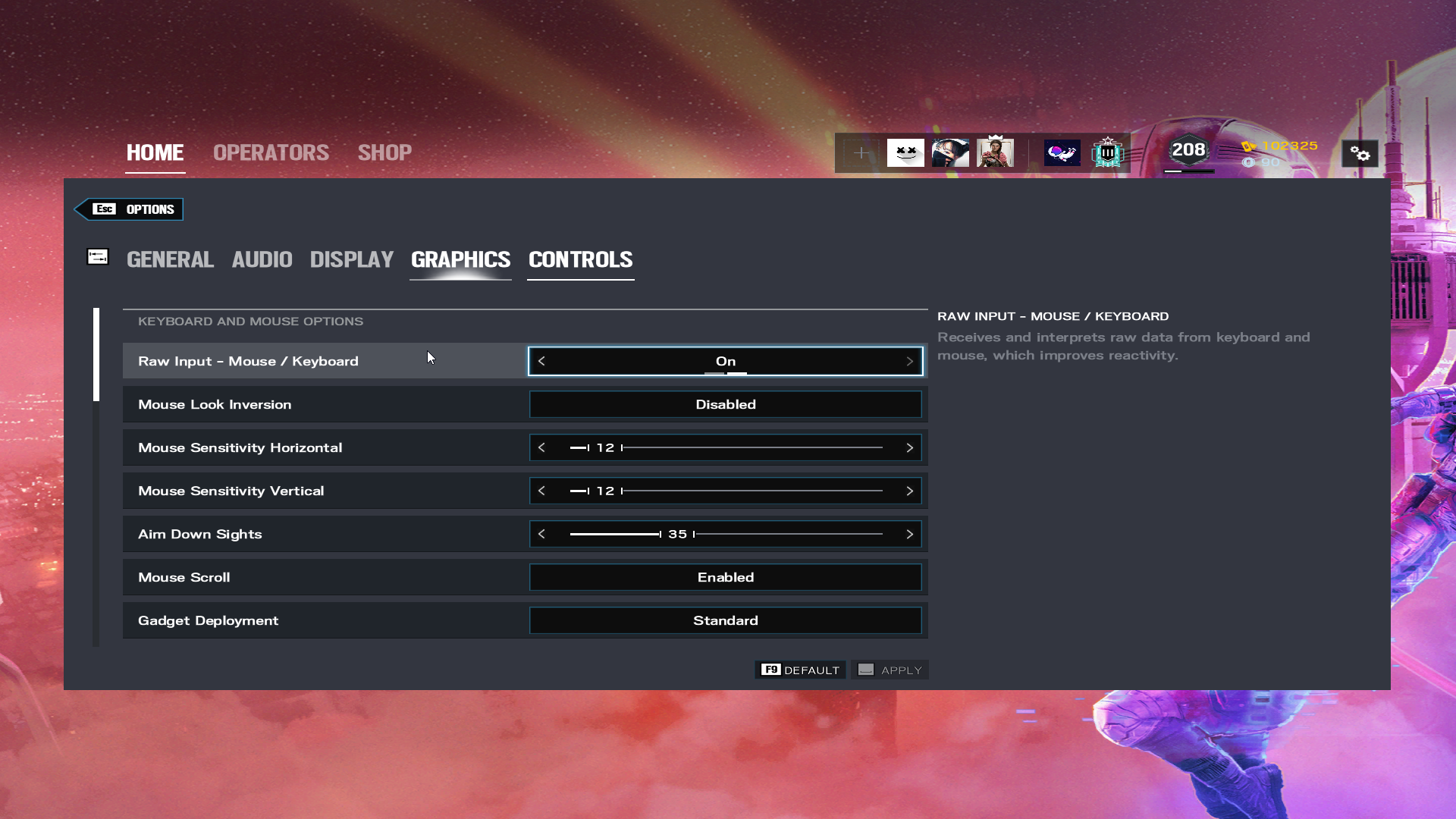Open the Shop menu
Screen dimensions: 1456x819
tap(384, 153)
